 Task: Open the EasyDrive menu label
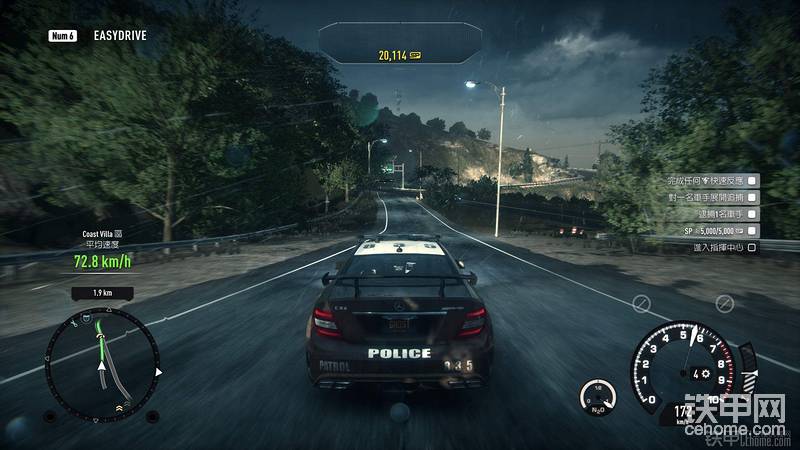[120, 36]
